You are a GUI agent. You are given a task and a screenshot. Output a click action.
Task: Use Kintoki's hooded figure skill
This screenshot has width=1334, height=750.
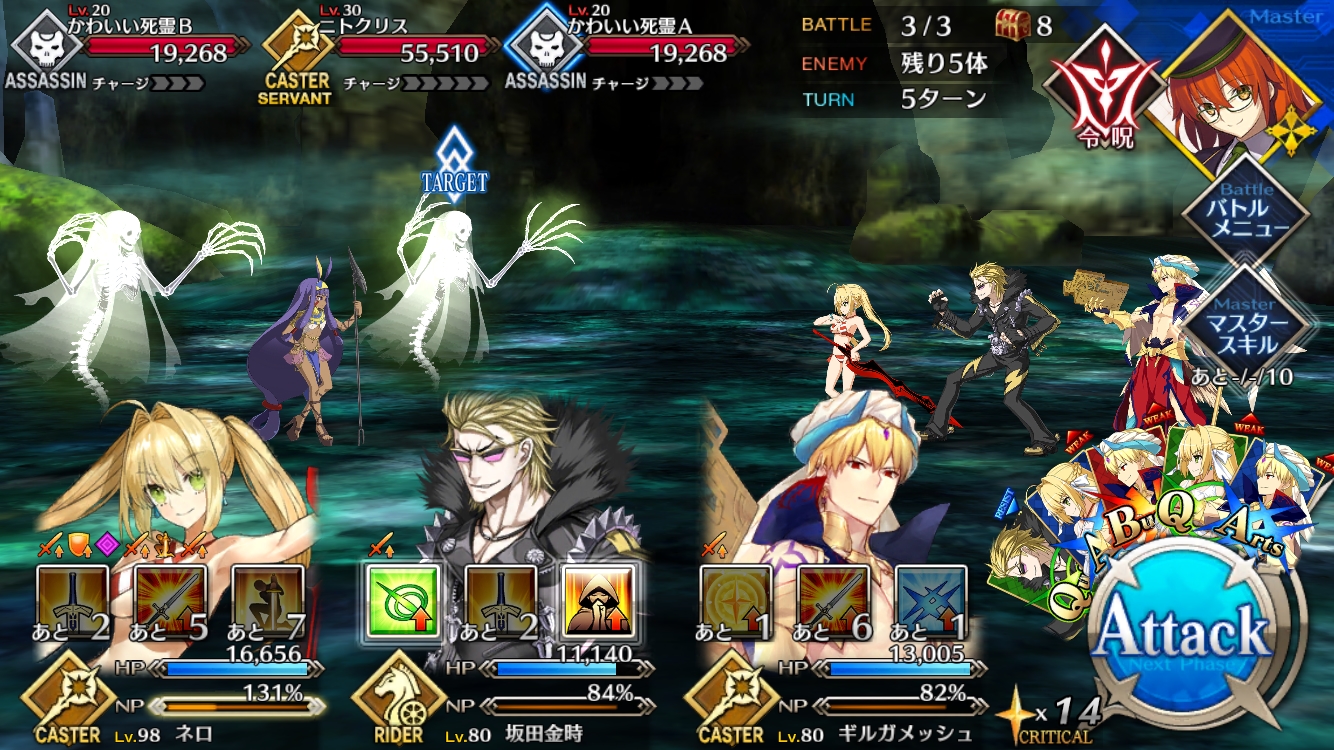[598, 600]
